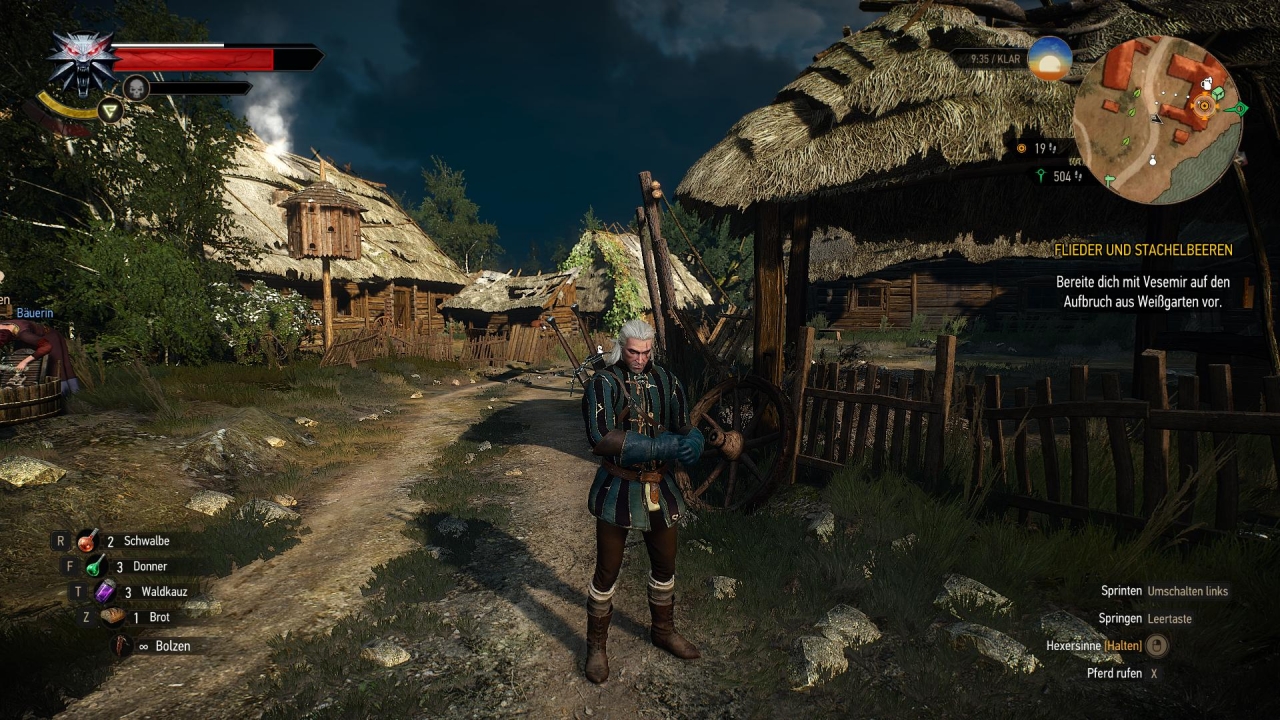The height and width of the screenshot is (720, 1280).
Task: Click the sun weather and time icon
Action: coord(1049,59)
